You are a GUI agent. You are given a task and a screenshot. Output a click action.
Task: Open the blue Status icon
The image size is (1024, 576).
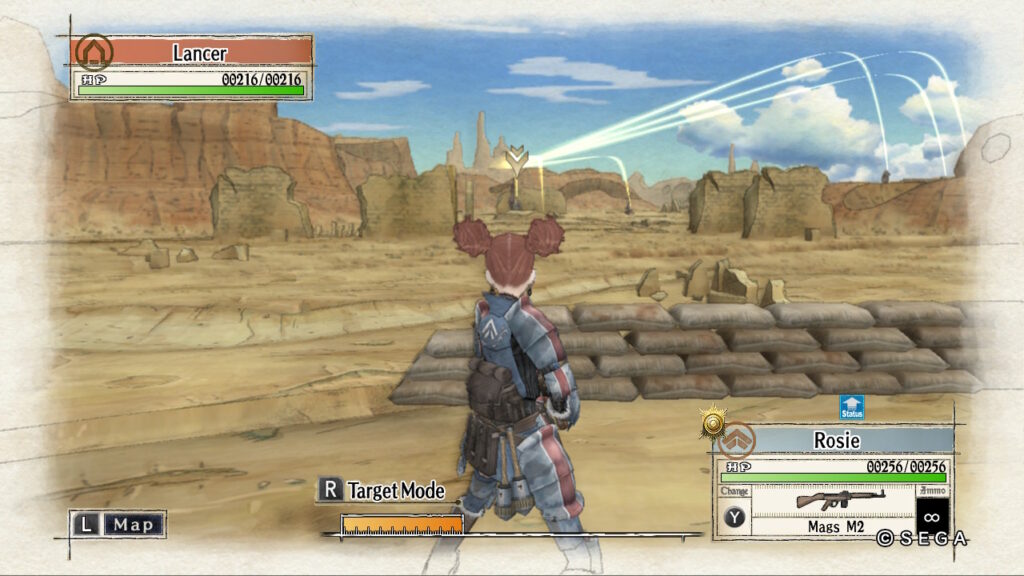[852, 408]
